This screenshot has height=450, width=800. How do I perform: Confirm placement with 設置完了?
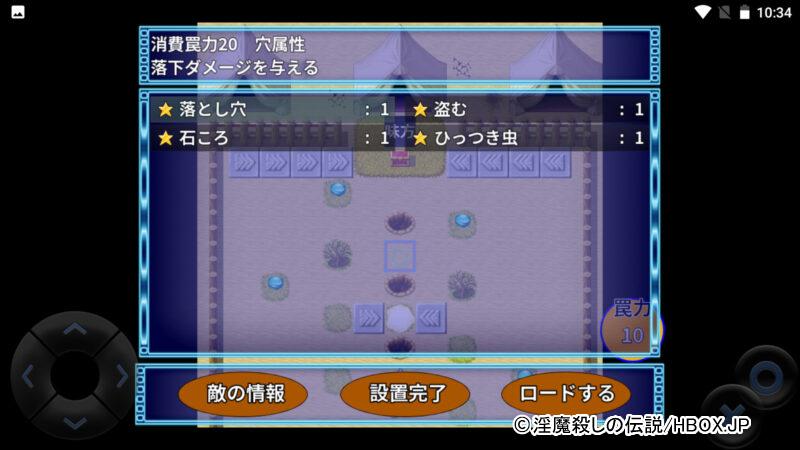406,393
